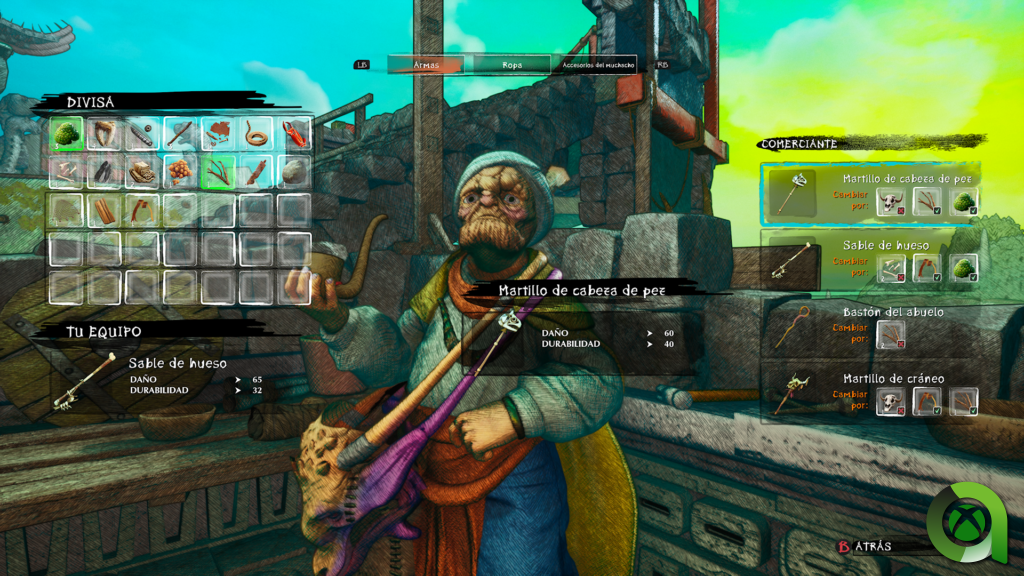Screen dimensions: 1024x576
Task: Select the small bones inventory slot
Action: 66,172
